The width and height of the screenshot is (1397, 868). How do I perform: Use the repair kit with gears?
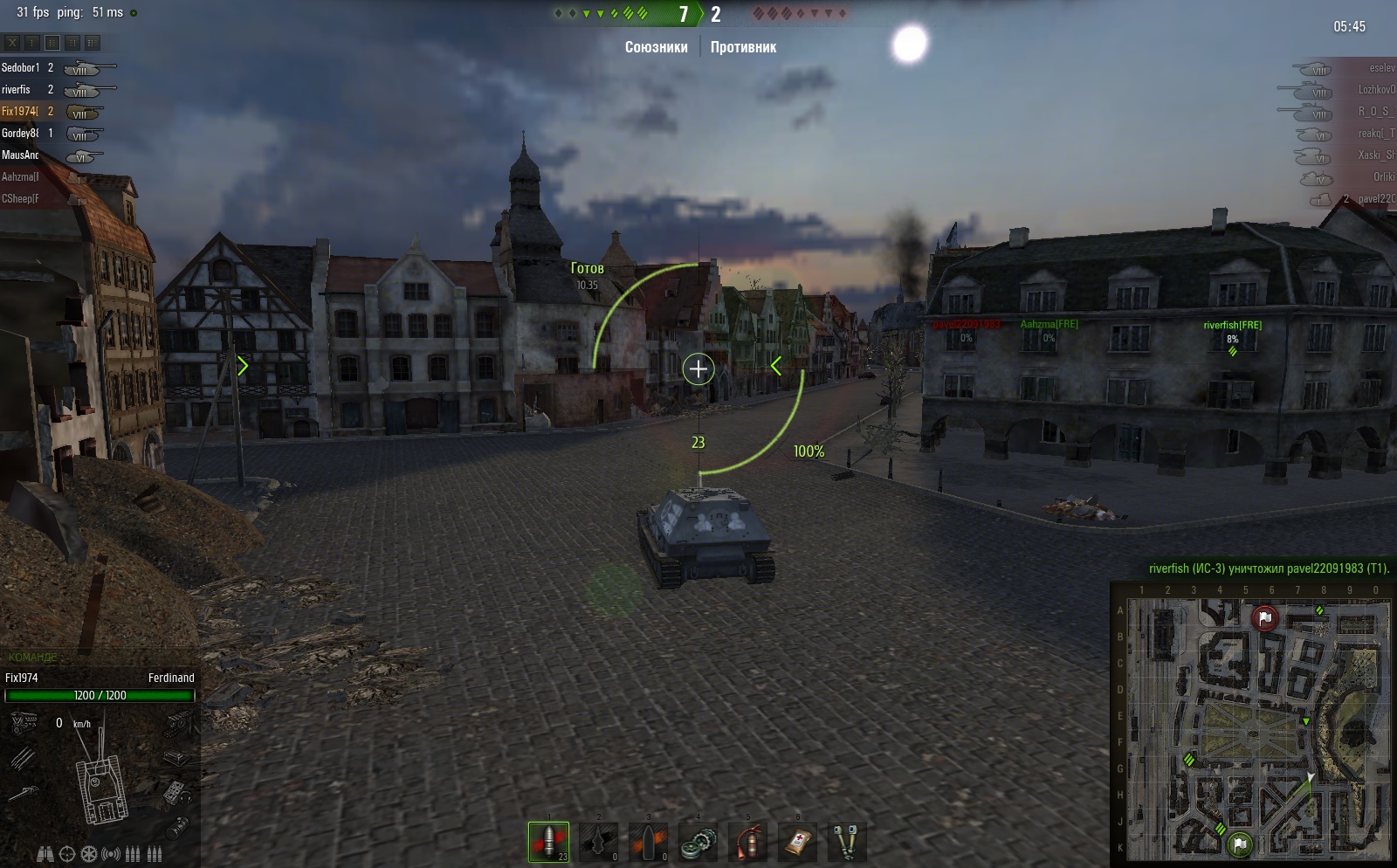coord(698,842)
